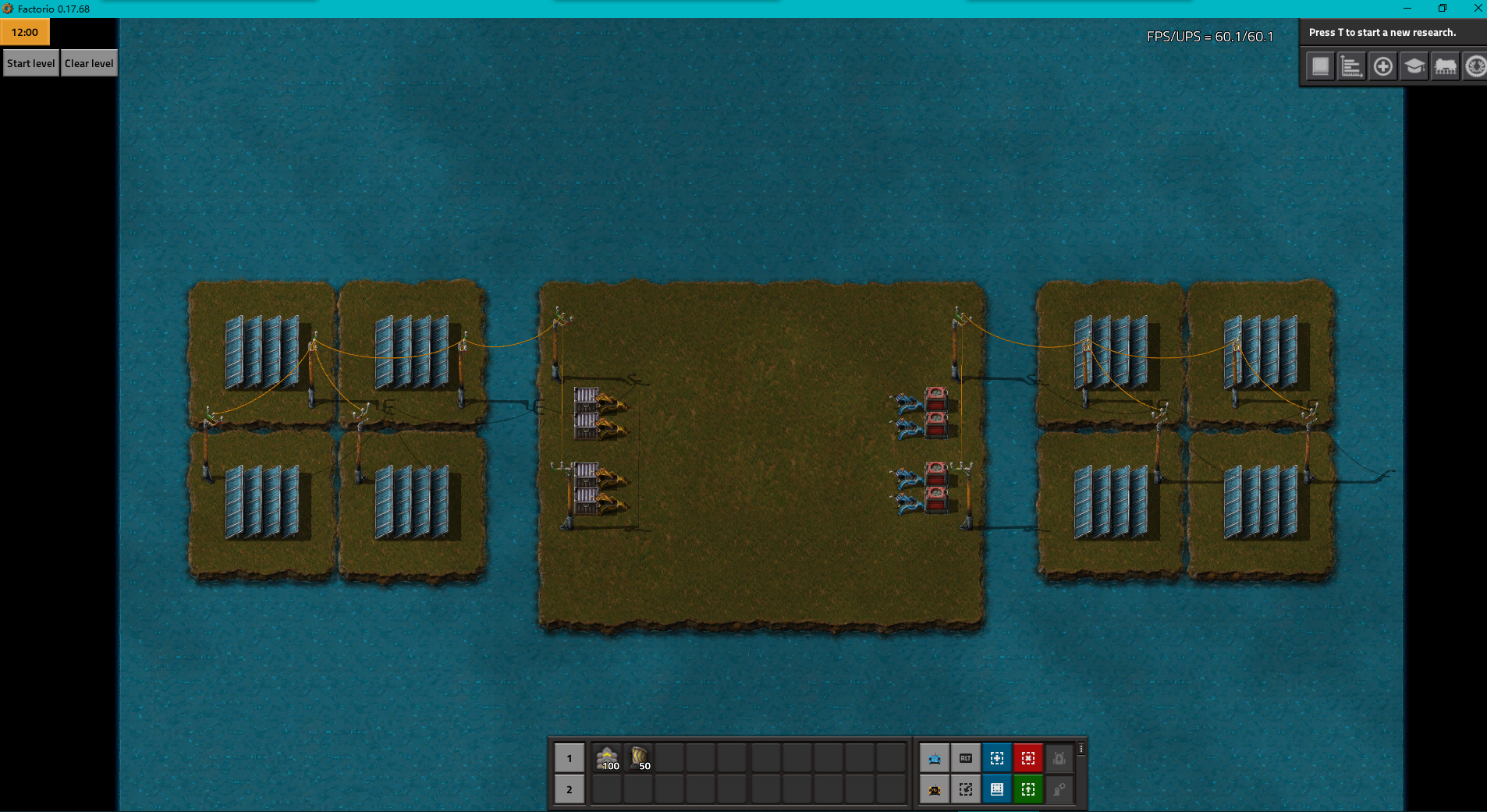The width and height of the screenshot is (1487, 812).
Task: Select the red deconstruction planner shortcut
Action: 1028,757
